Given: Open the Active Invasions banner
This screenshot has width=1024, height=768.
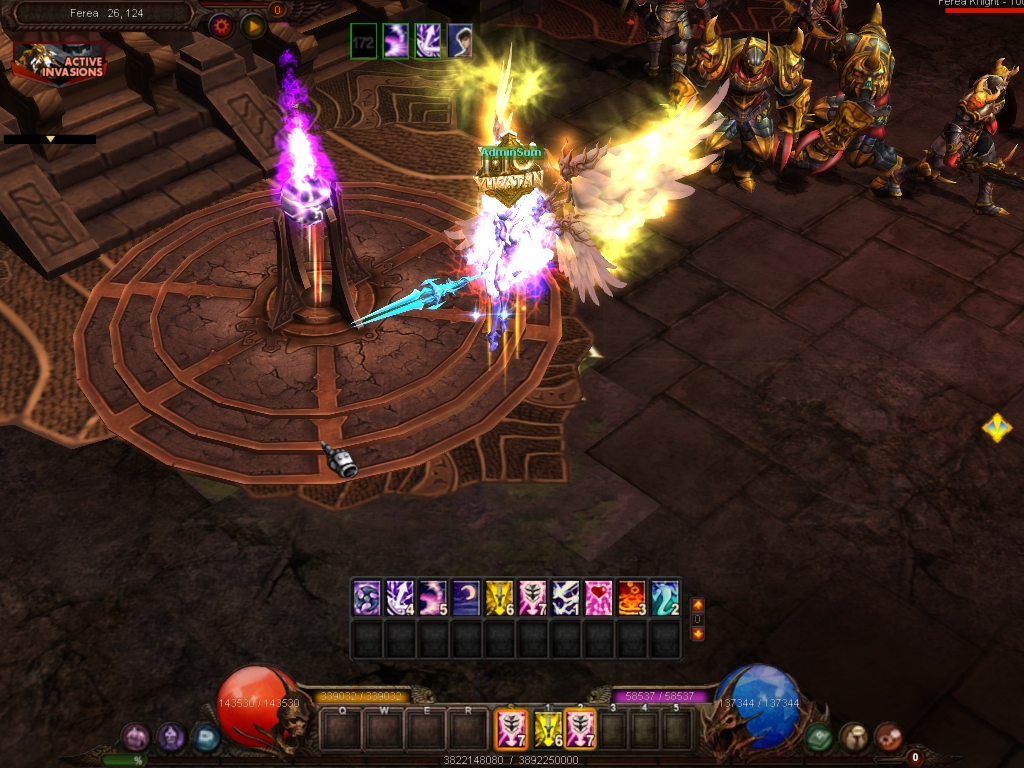Looking at the screenshot, I should pyautogui.click(x=60, y=61).
